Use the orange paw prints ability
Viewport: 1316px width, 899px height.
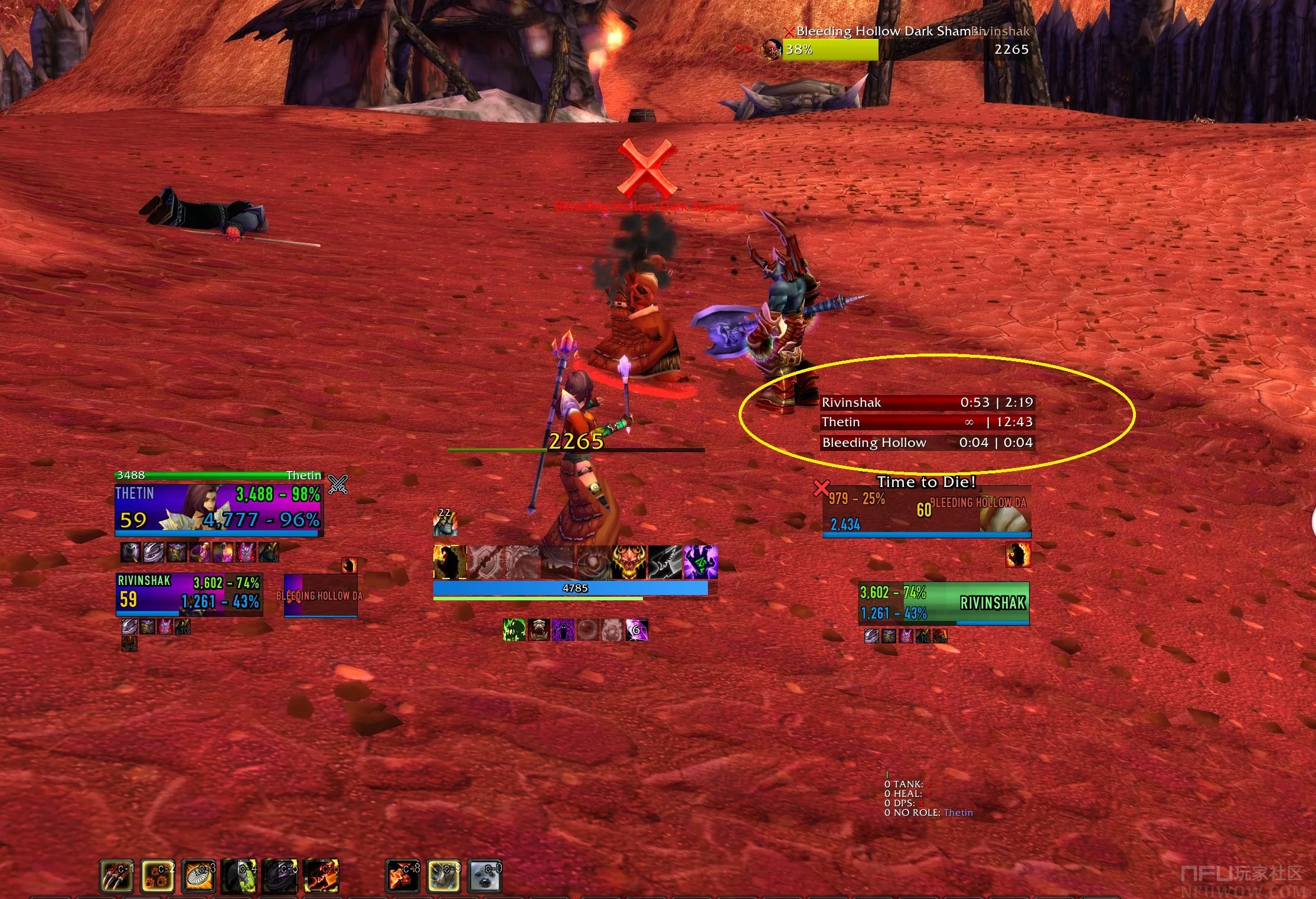[158, 875]
